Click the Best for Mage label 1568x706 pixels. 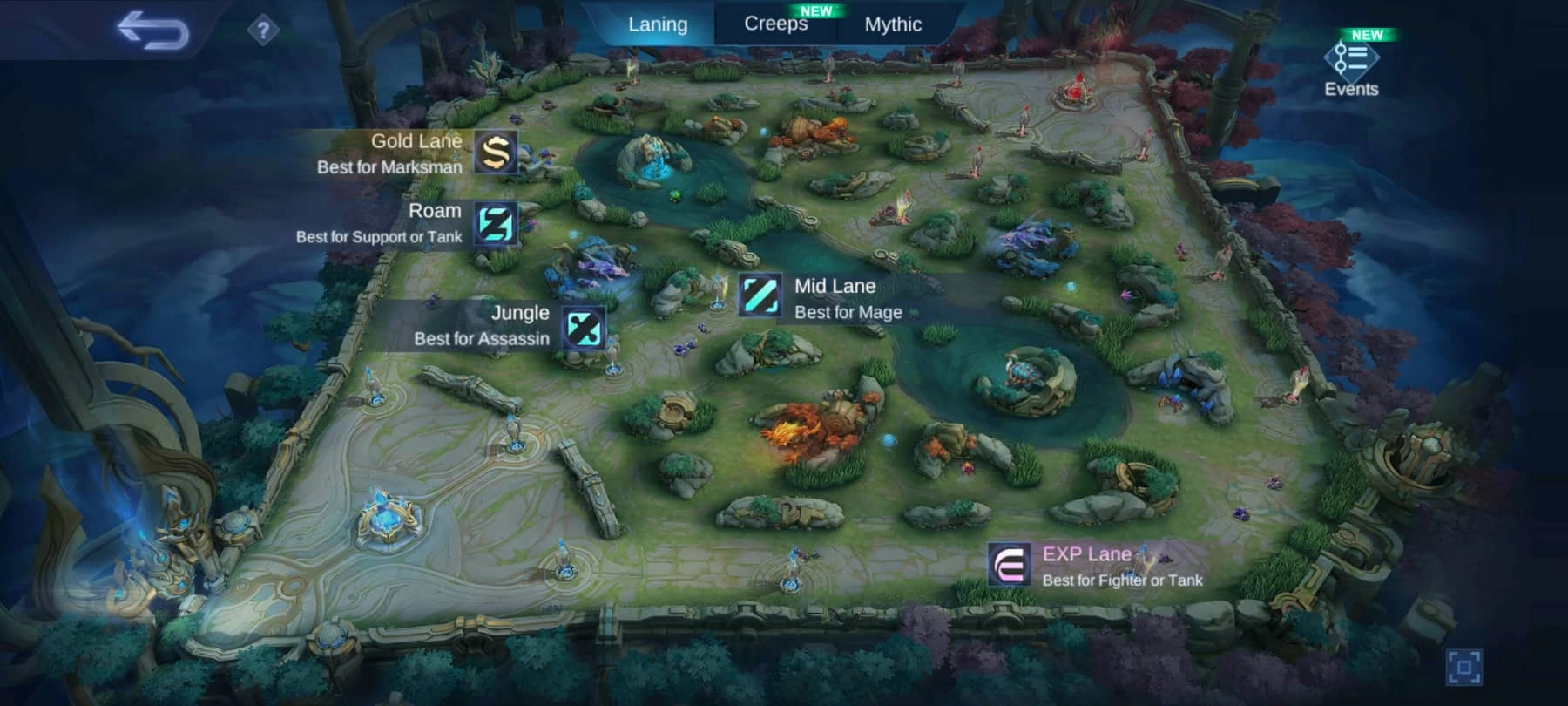(848, 312)
